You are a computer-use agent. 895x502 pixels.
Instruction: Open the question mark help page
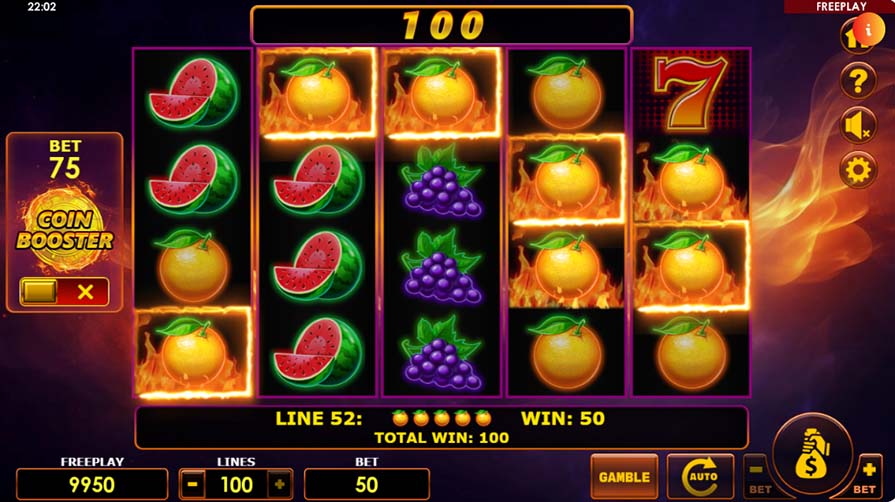coord(858,81)
